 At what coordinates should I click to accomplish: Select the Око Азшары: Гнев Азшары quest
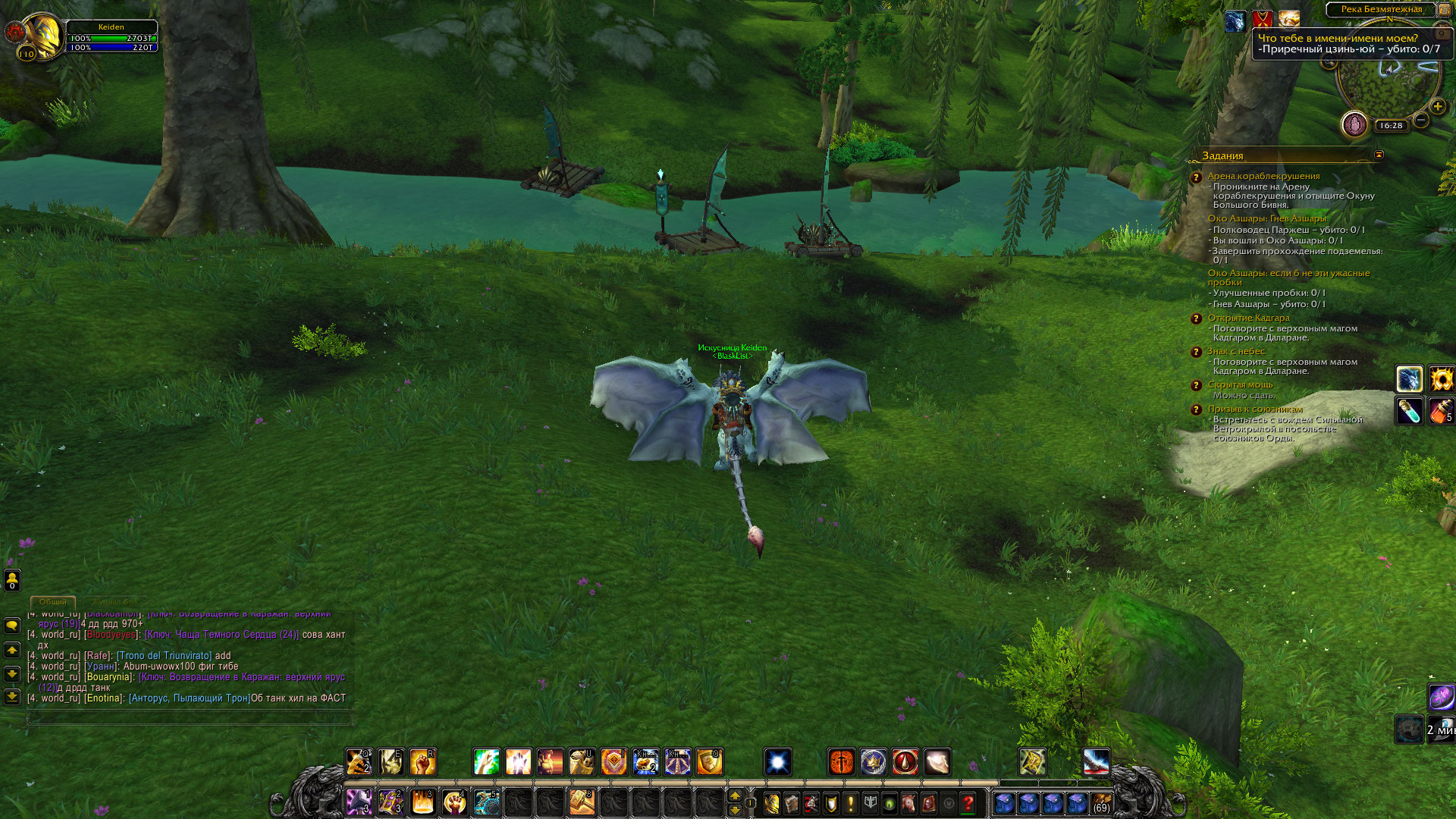click(x=1266, y=218)
